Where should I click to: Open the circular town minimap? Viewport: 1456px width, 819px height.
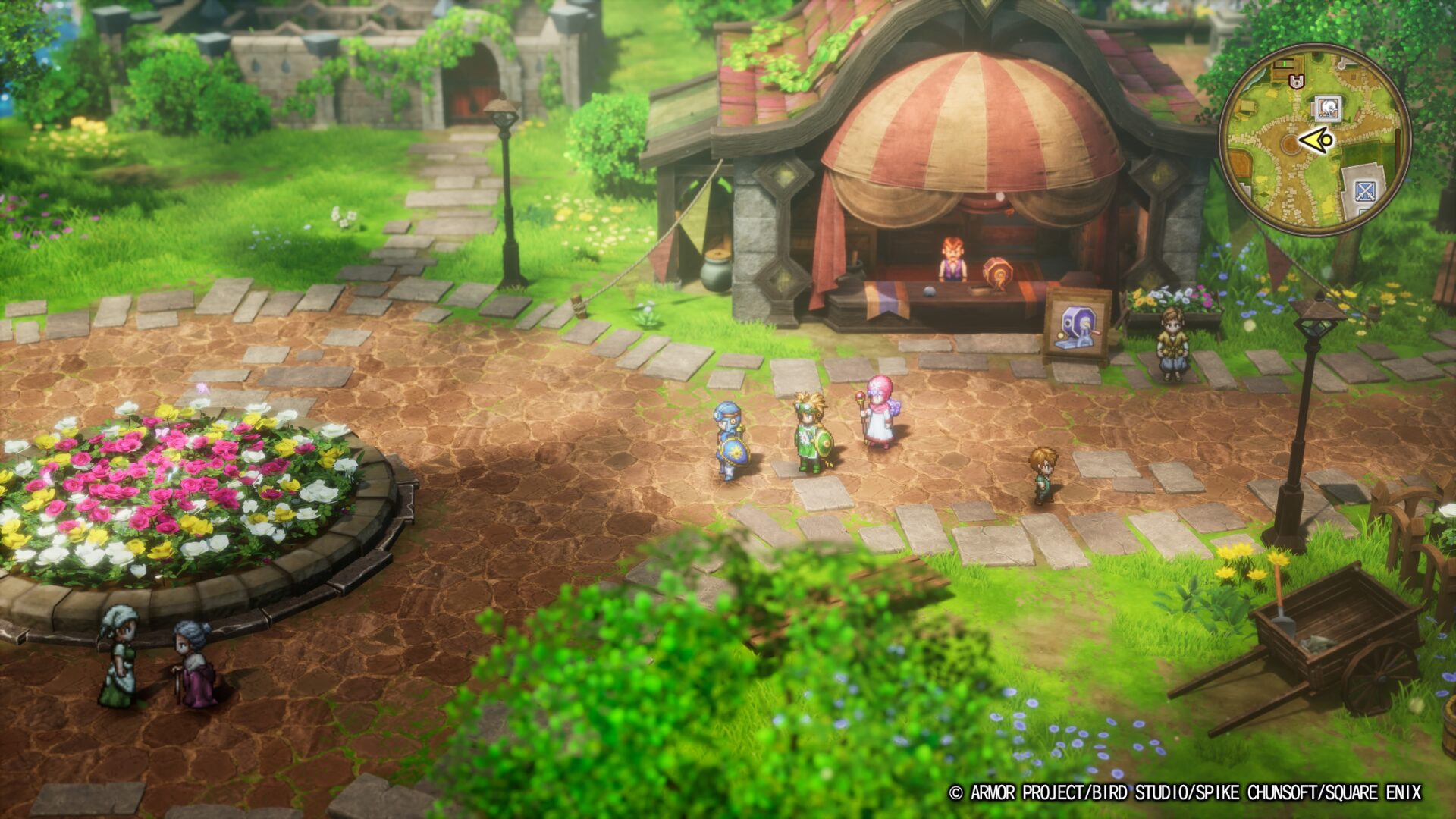click(x=1314, y=140)
